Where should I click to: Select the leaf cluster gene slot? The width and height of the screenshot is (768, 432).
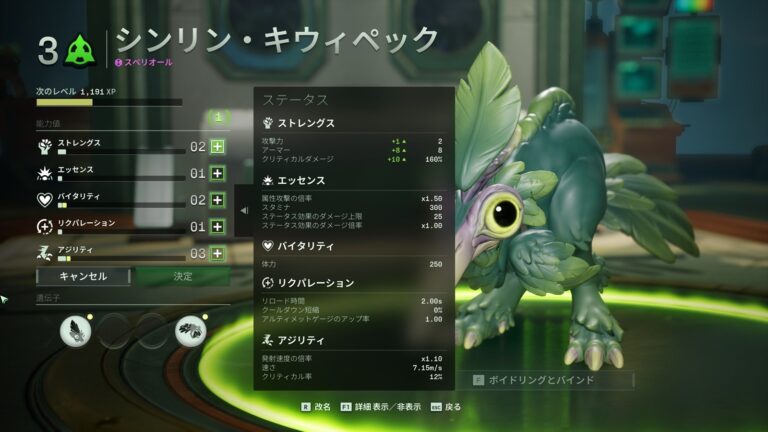click(x=190, y=330)
